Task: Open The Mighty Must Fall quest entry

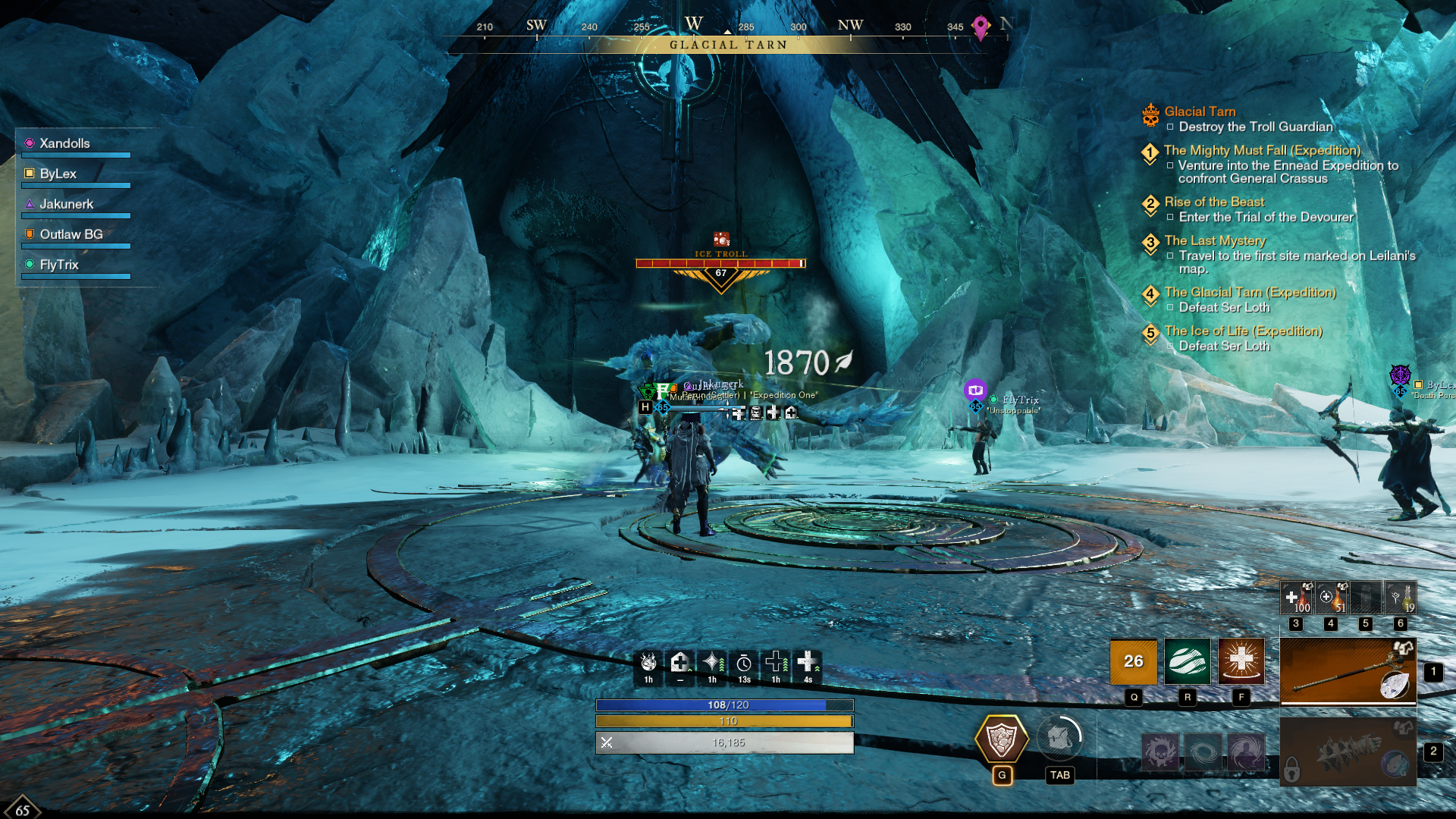Action: click(x=1262, y=150)
